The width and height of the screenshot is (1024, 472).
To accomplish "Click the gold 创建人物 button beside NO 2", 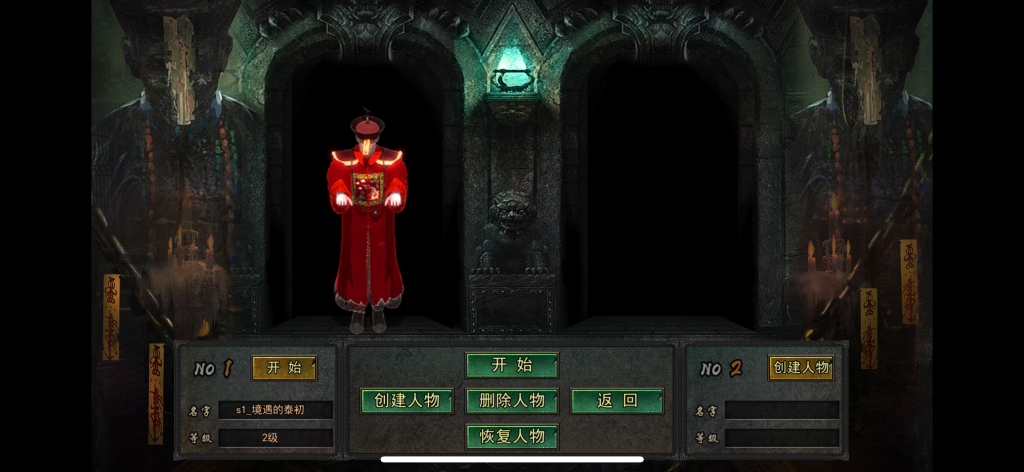I will (x=800, y=368).
